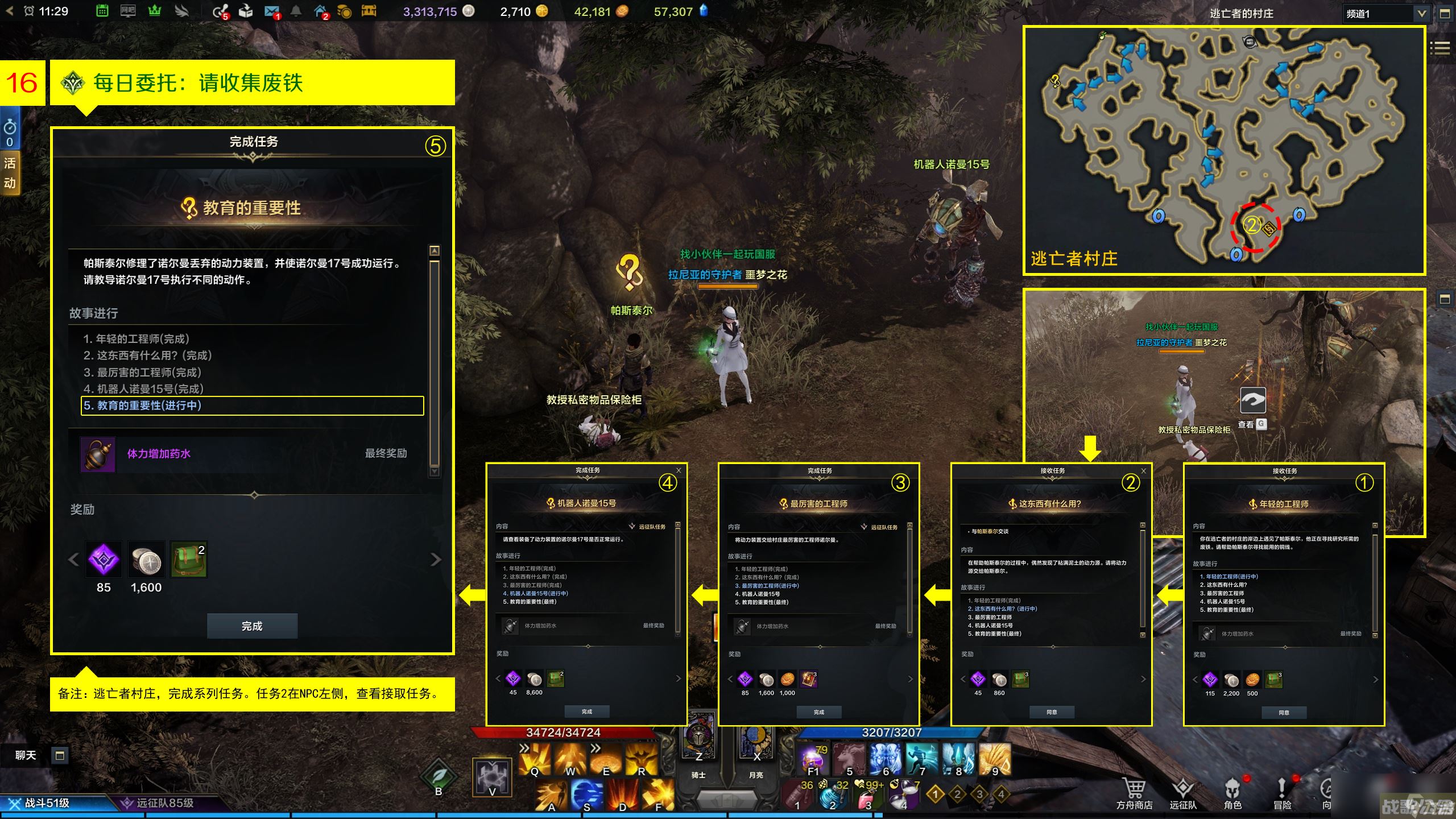Open the green calendar icon

(102, 11)
